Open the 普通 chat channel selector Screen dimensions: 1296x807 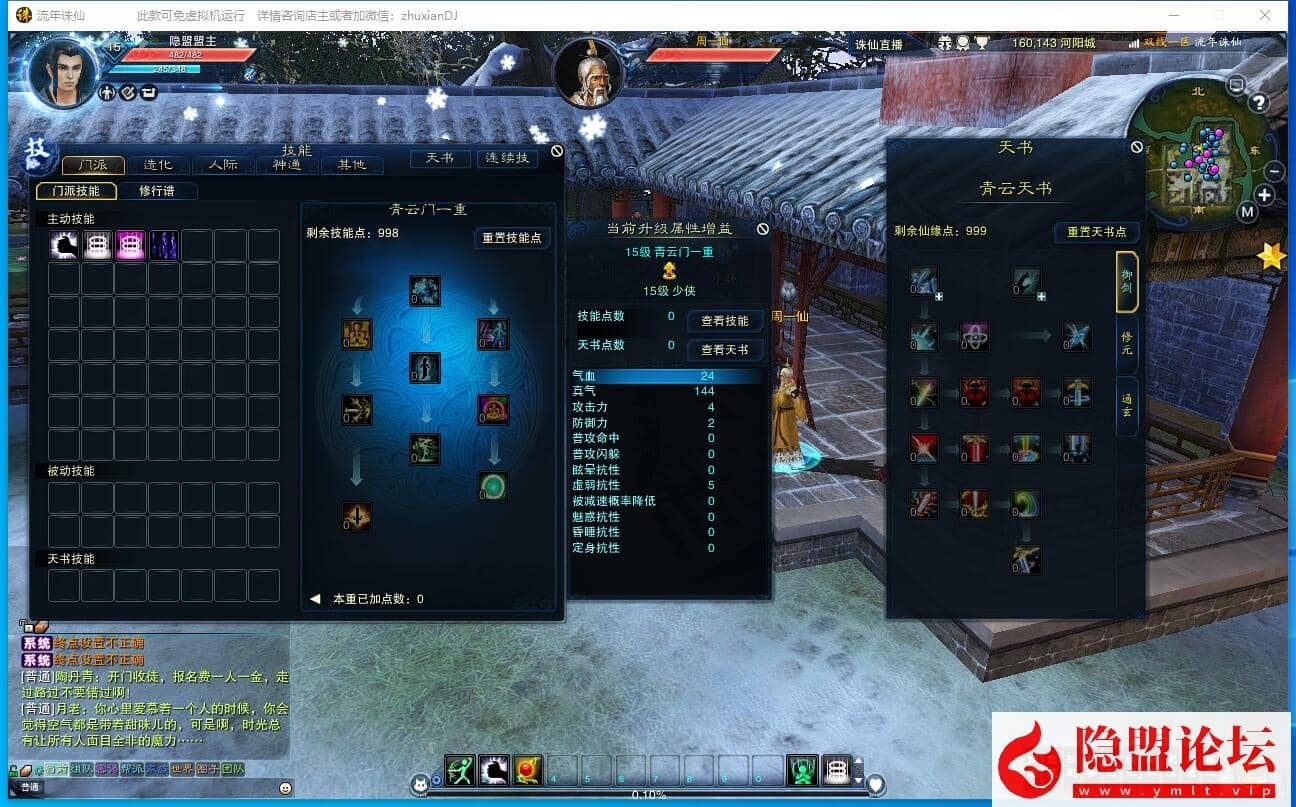tap(31, 788)
